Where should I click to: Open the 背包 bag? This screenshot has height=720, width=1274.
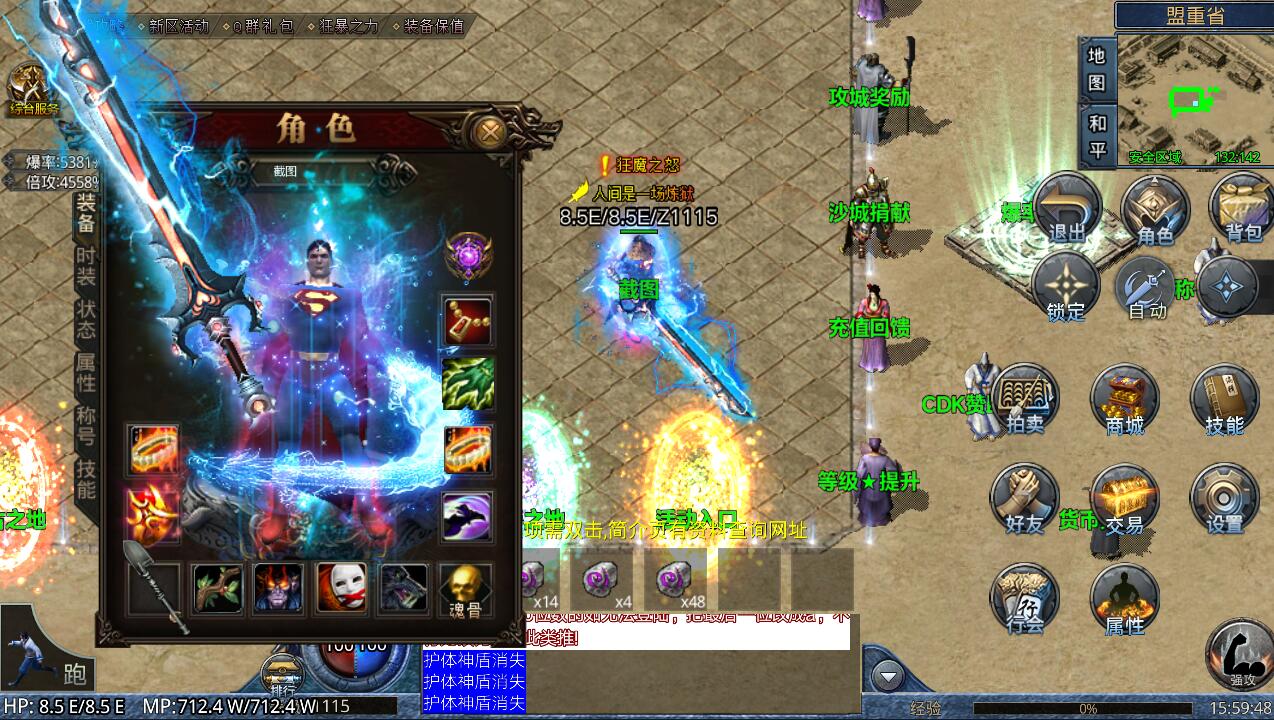[1242, 208]
